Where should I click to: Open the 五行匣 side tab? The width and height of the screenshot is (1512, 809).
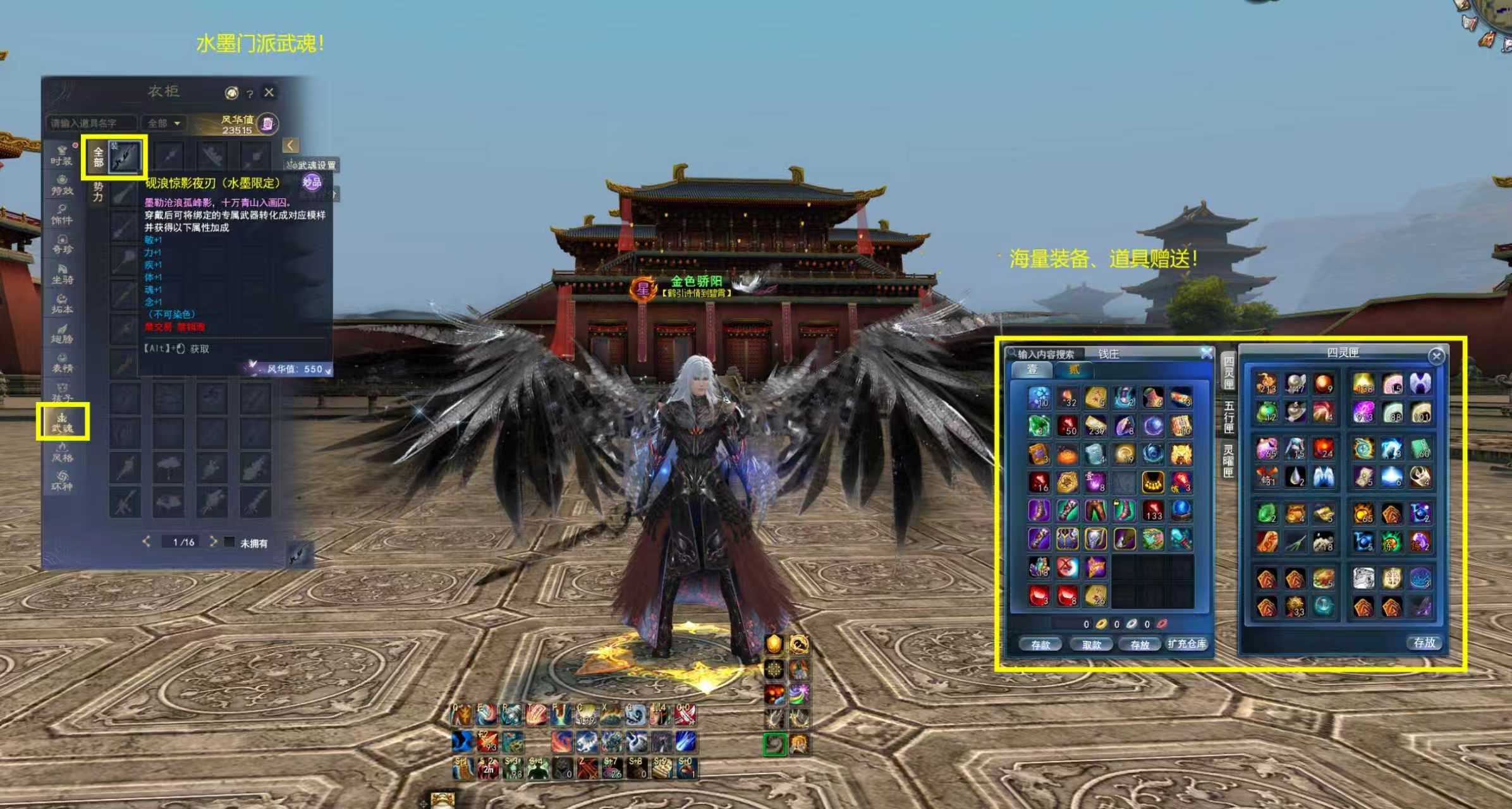pyautogui.click(x=1228, y=417)
